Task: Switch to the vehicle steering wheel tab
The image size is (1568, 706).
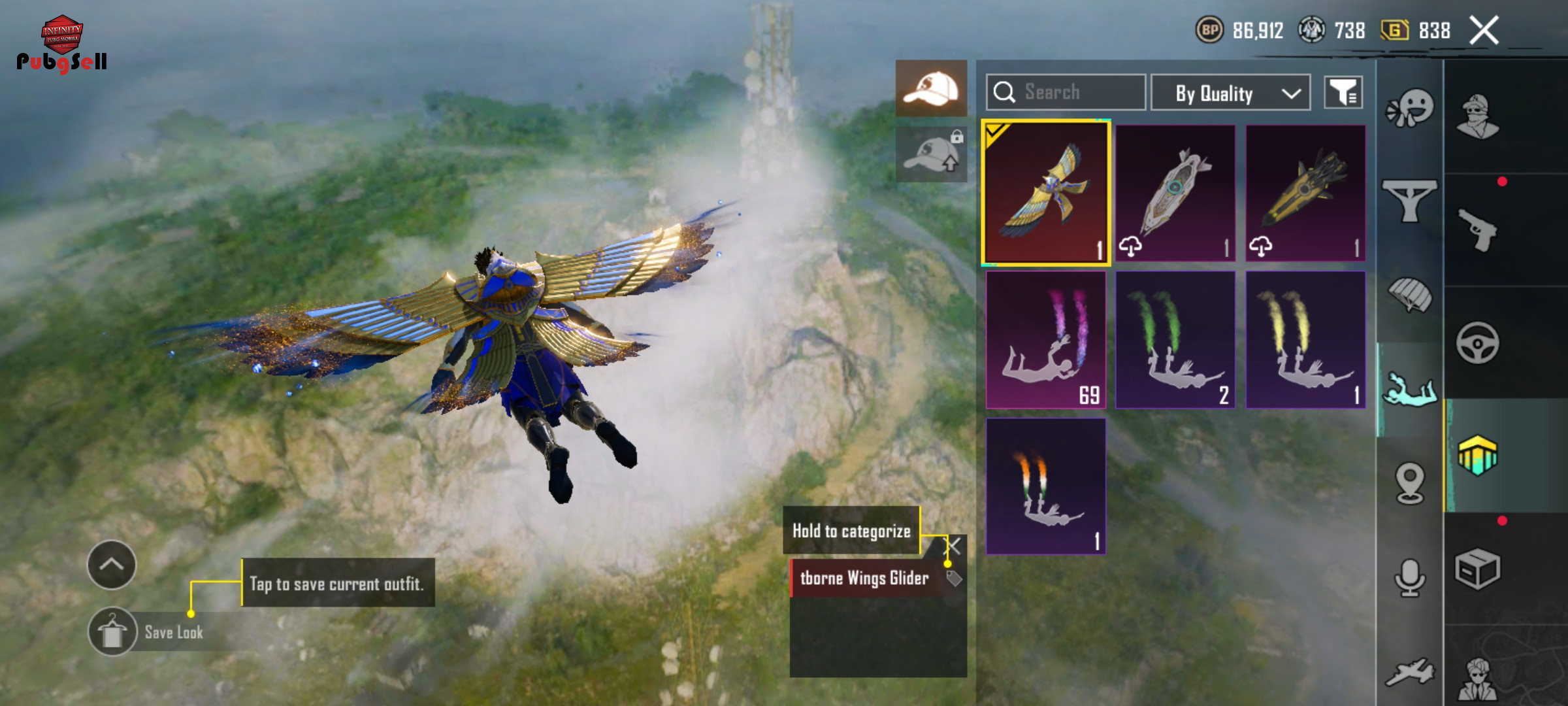Action: pyautogui.click(x=1477, y=343)
